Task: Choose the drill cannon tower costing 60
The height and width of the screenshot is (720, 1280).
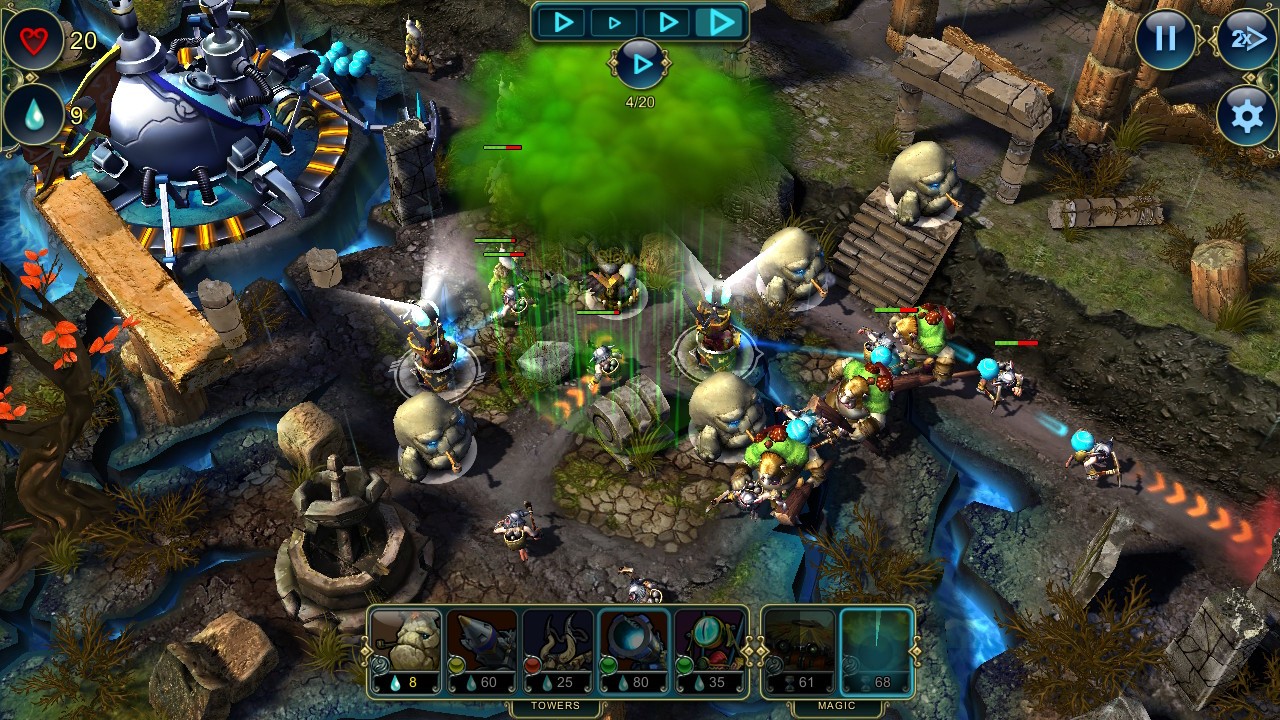Action: [481, 651]
